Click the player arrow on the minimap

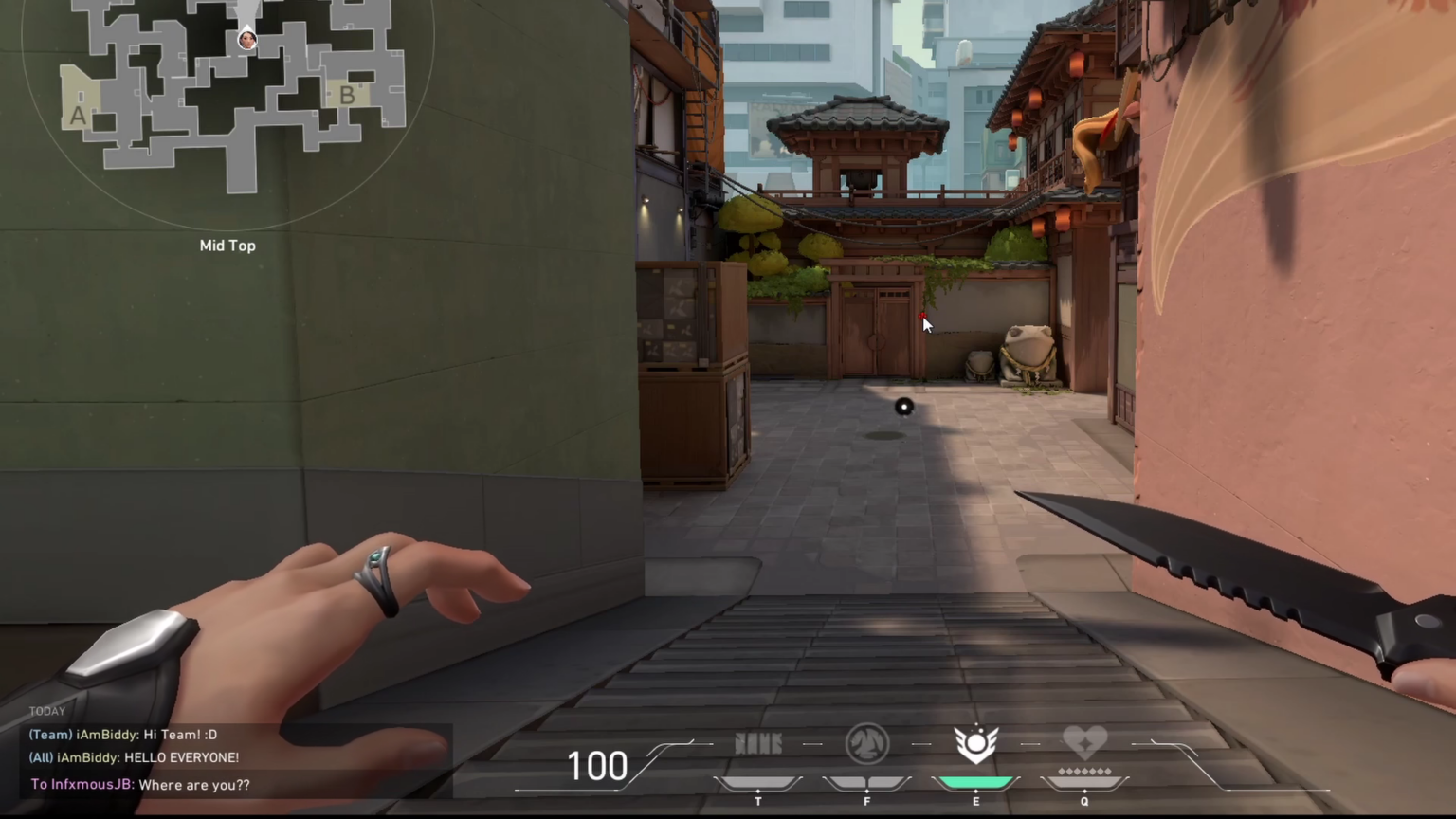point(246,38)
